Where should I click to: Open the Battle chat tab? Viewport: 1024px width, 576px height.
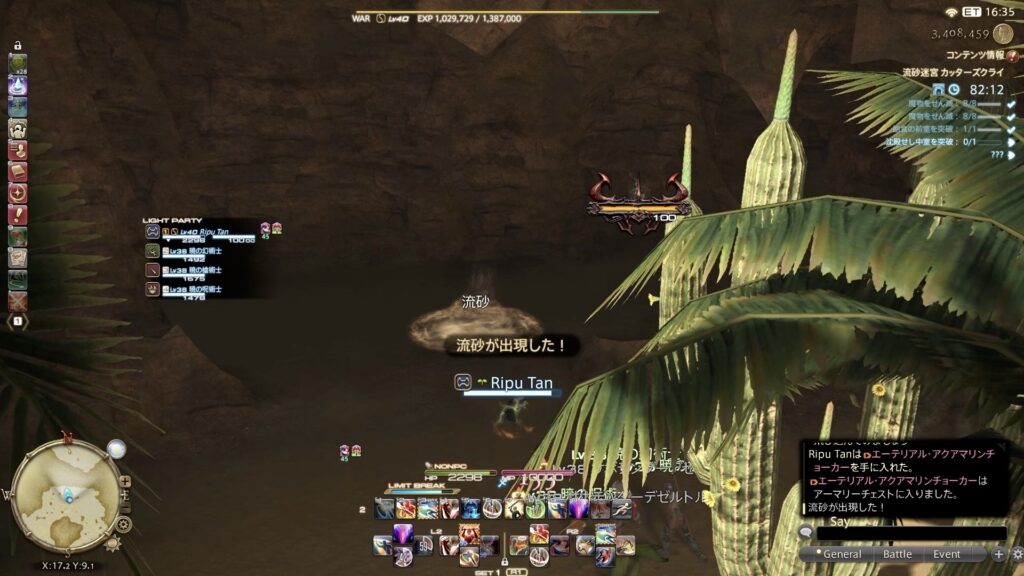click(897, 554)
